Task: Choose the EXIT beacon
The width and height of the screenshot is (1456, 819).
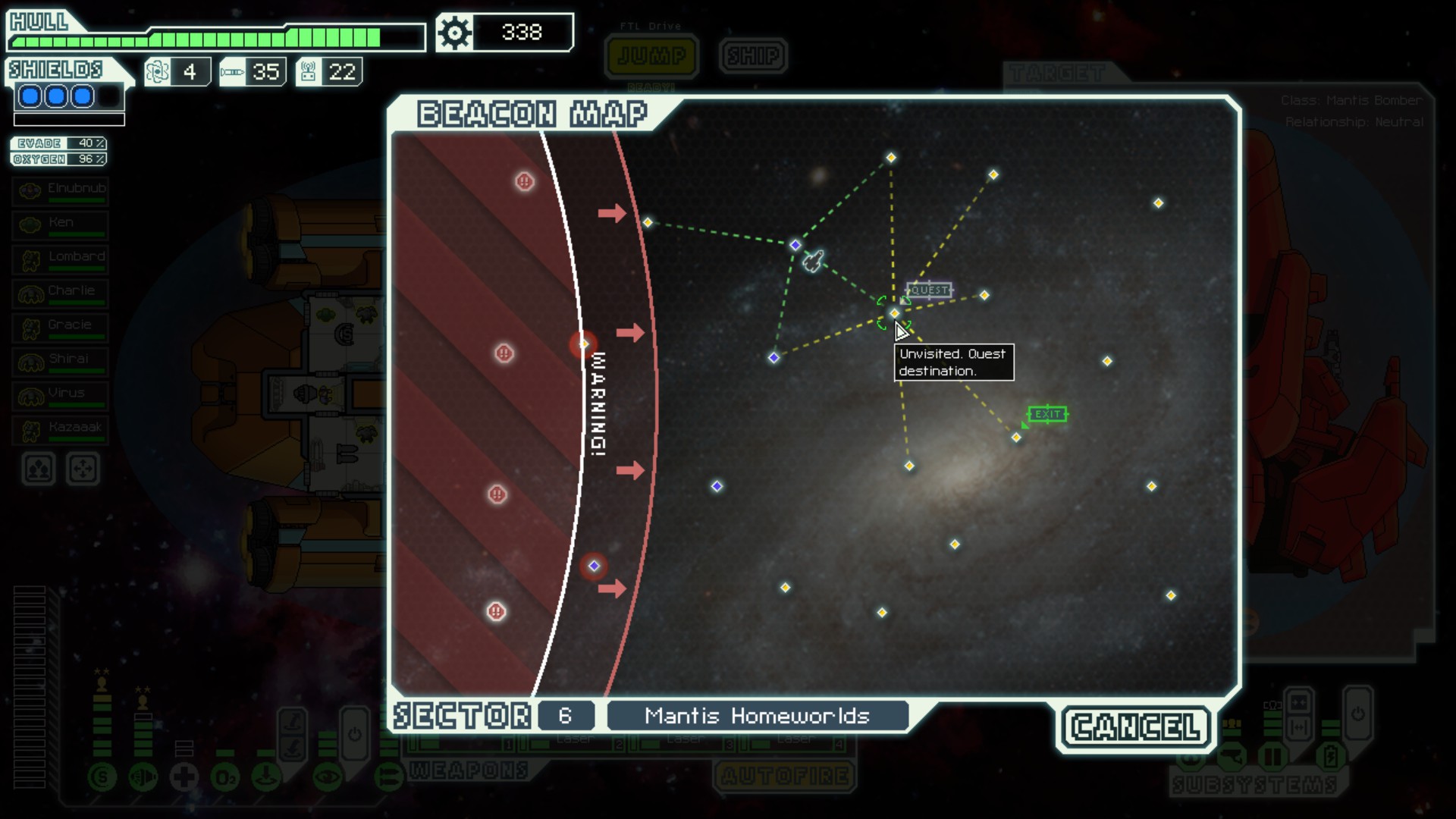Action: click(1016, 438)
